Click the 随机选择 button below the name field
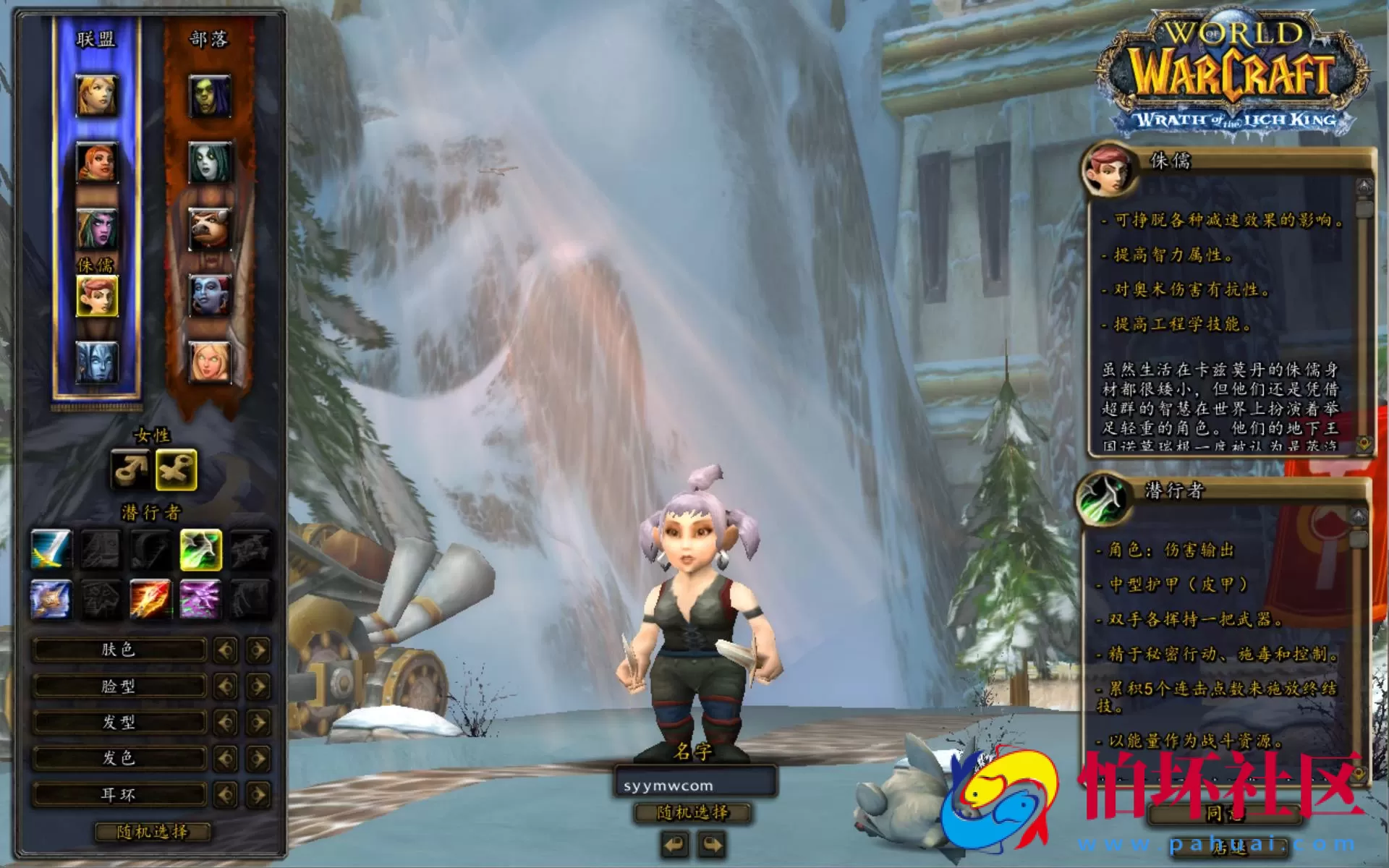 click(x=691, y=812)
